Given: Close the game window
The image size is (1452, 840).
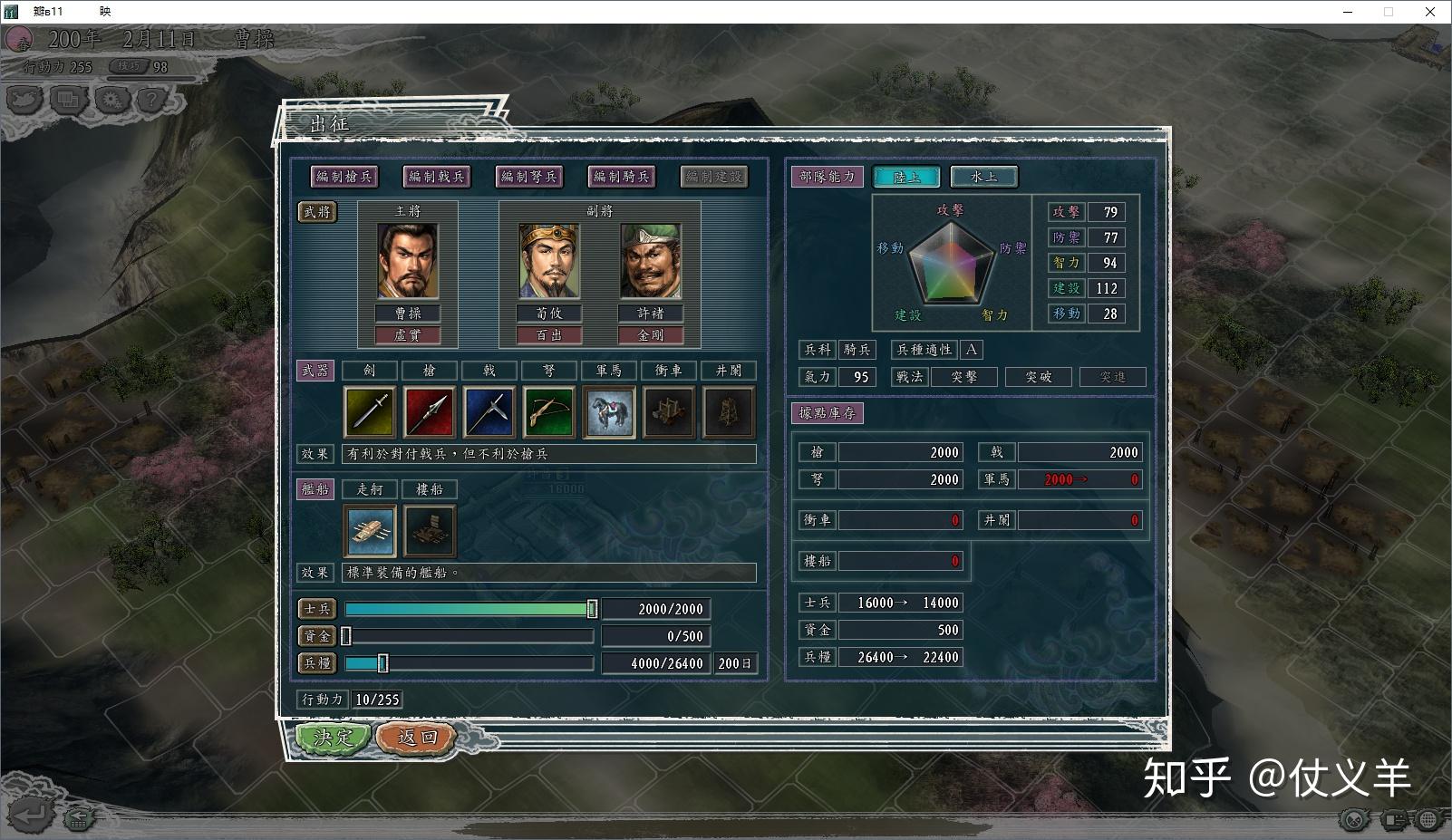Looking at the screenshot, I should tap(1430, 12).
